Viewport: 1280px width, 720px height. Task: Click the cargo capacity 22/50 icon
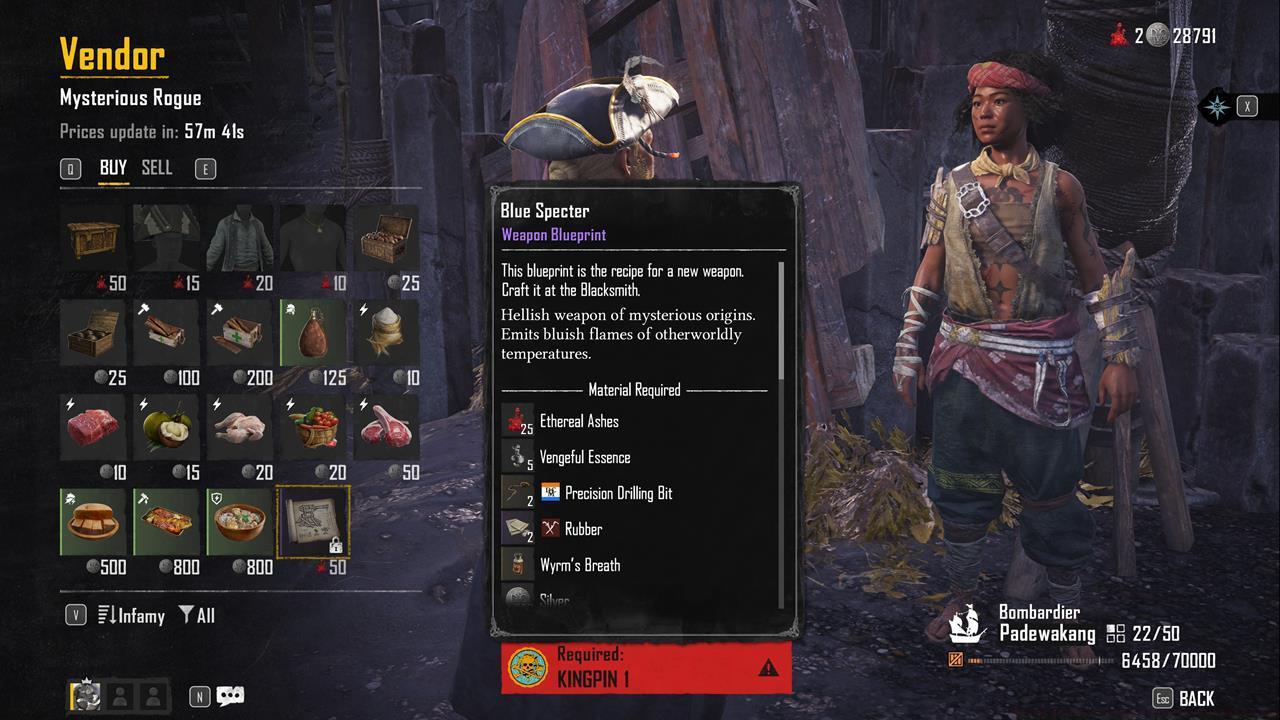(1113, 631)
